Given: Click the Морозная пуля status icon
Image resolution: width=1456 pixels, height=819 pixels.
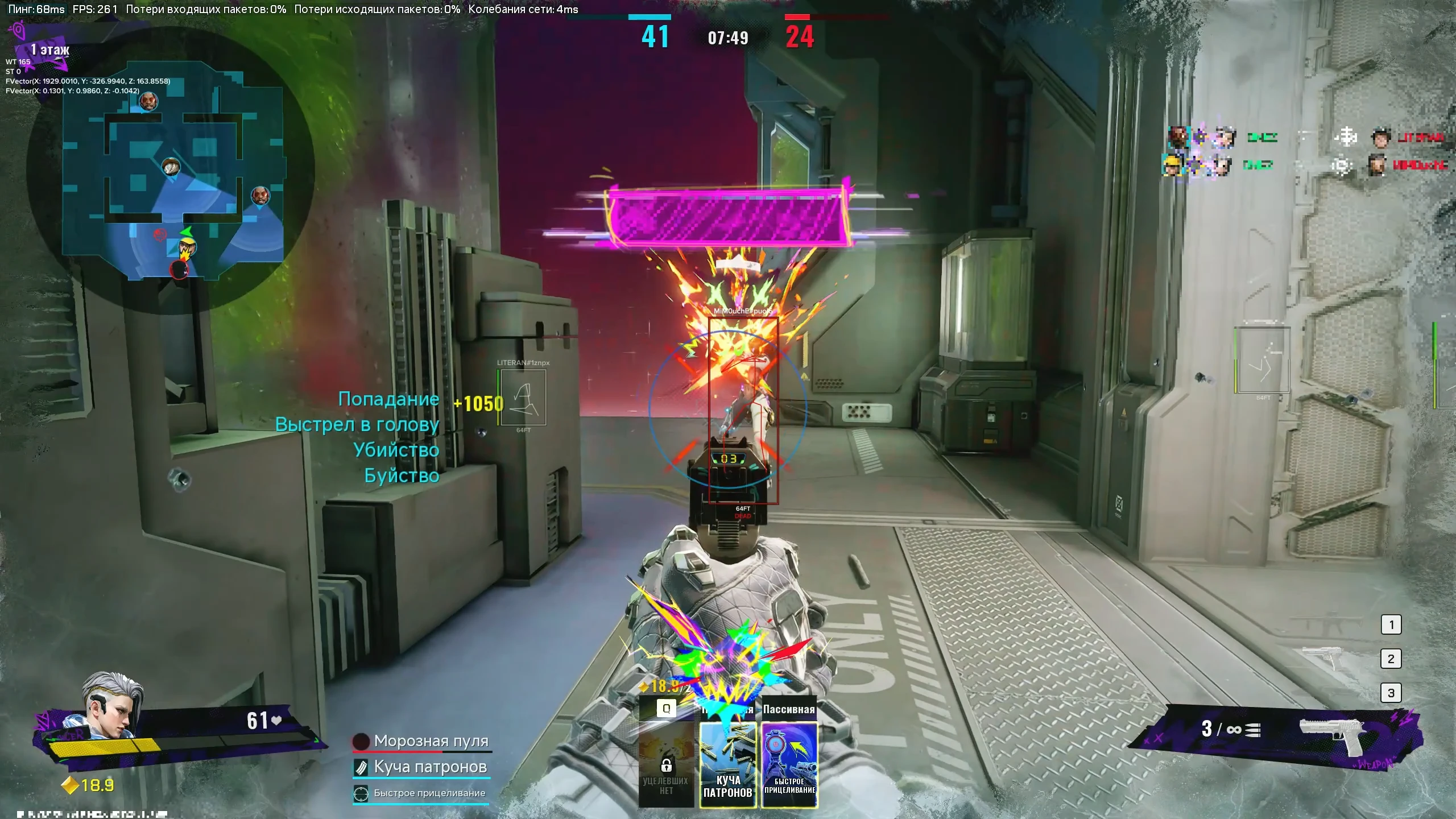Looking at the screenshot, I should pos(360,741).
